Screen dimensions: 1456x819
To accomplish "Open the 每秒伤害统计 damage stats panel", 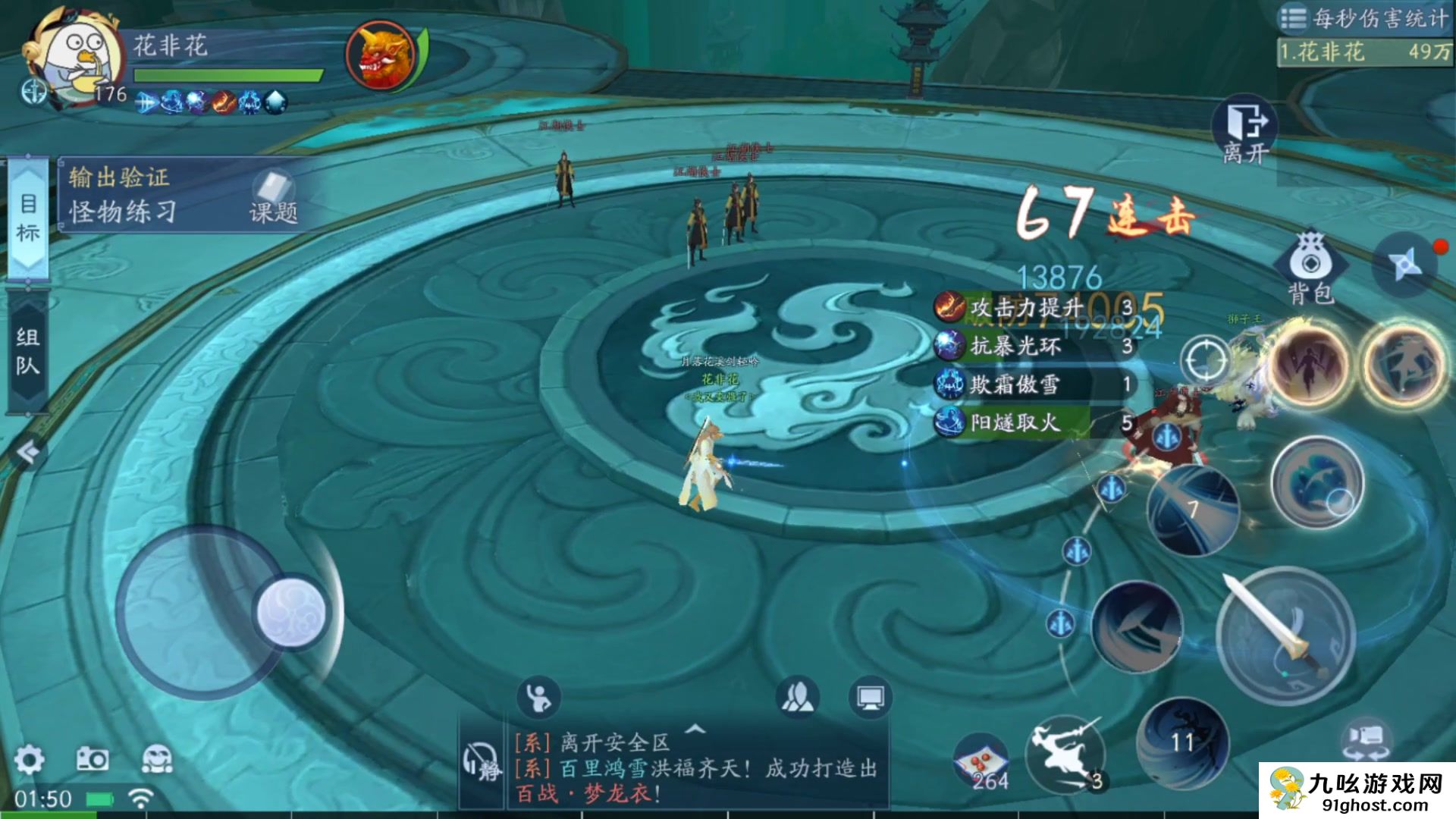I will point(1365,17).
